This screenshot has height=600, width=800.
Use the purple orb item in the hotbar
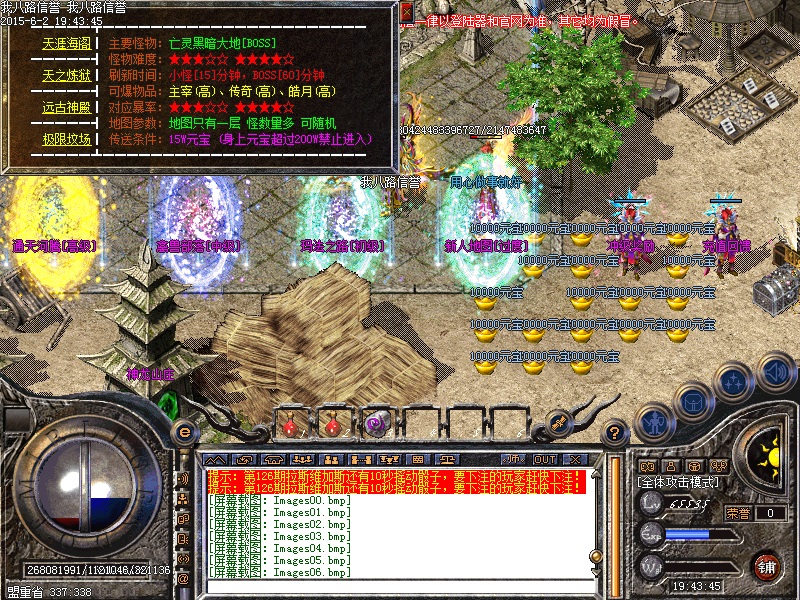pos(377,424)
